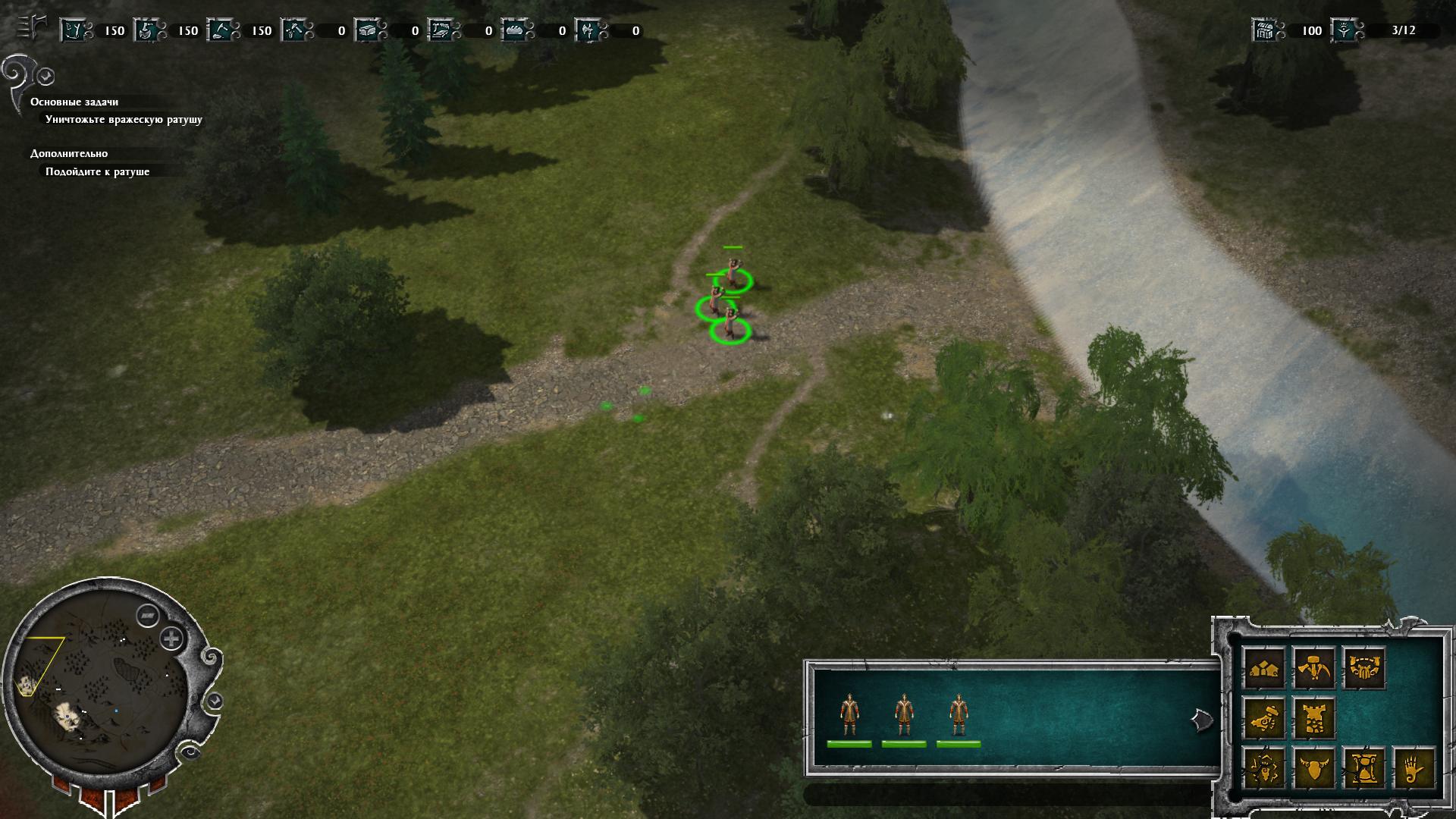Select the first worker portrait in selection panel
1456x819 pixels.
pyautogui.click(x=849, y=717)
